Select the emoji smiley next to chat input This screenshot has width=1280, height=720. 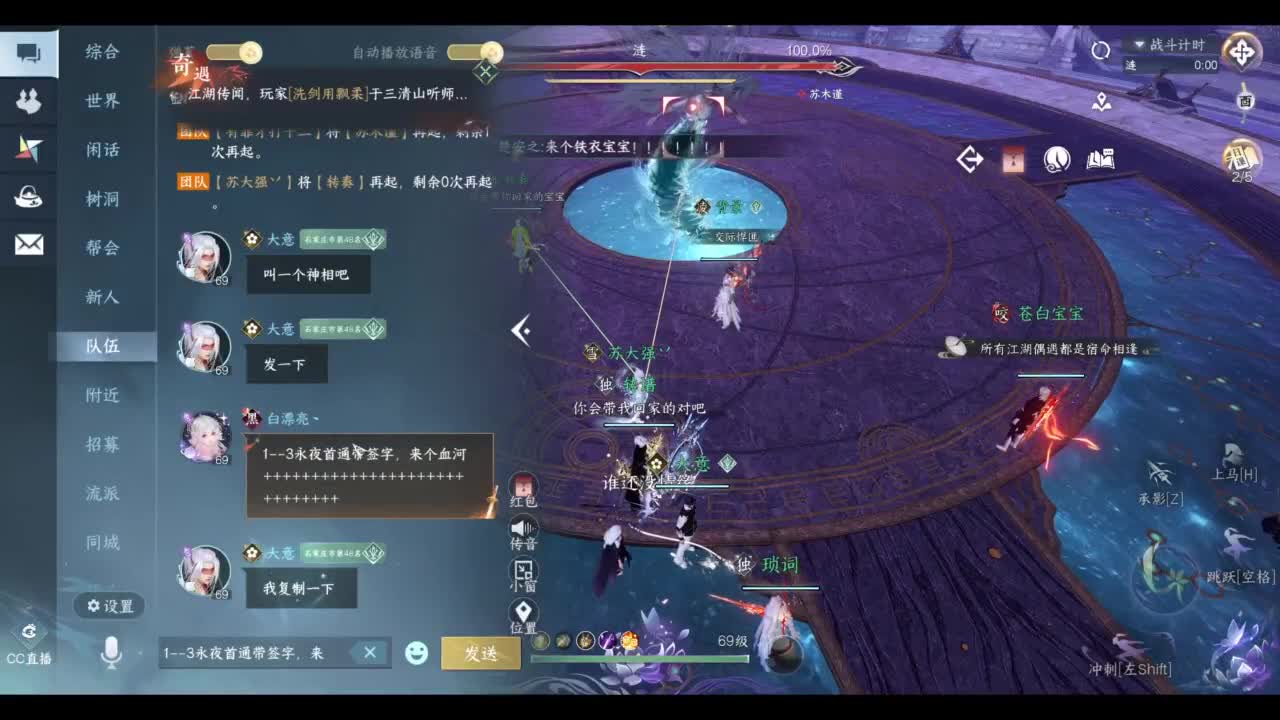(414, 652)
